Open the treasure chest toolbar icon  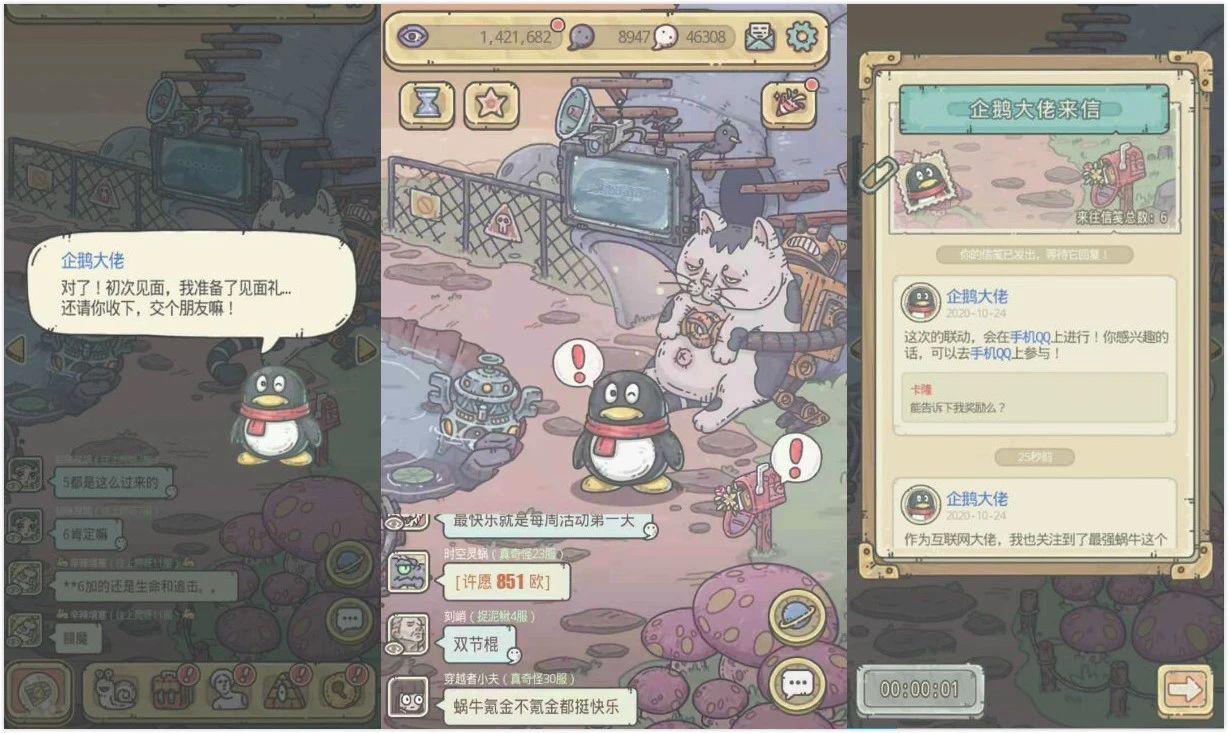(171, 689)
